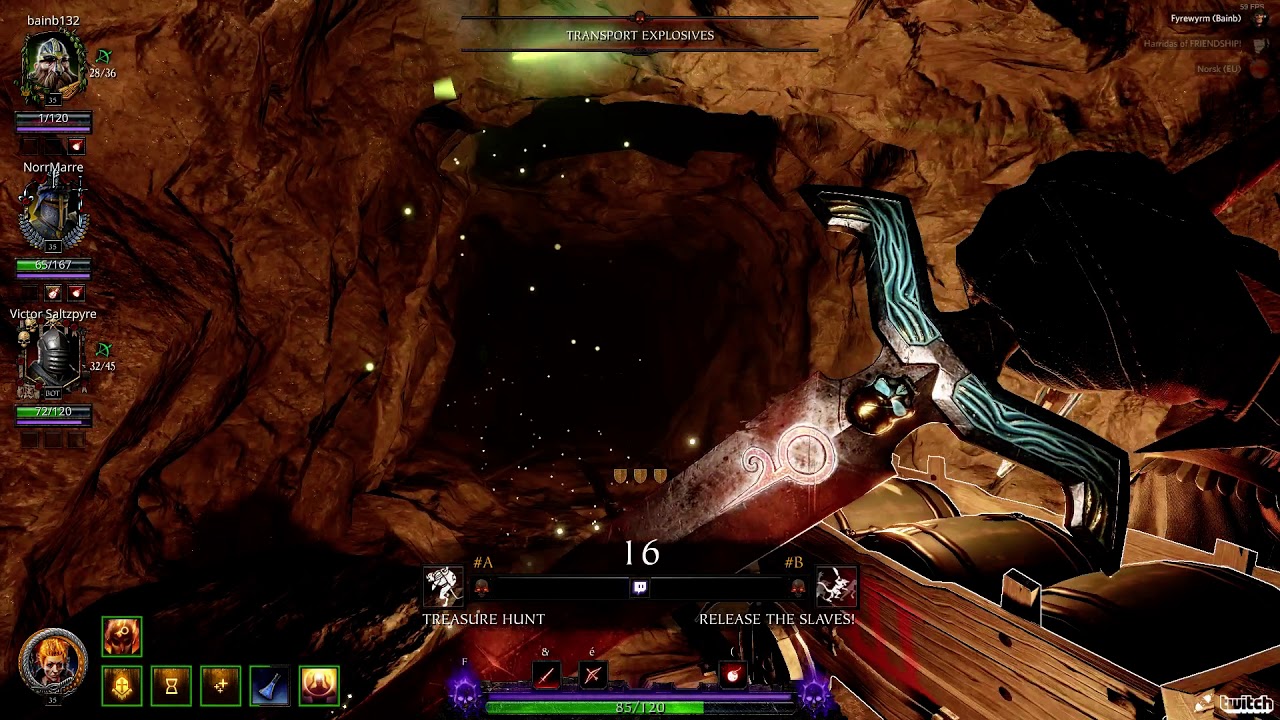The height and width of the screenshot is (720, 1280).
Task: Select the bomb item slot
Action: (733, 676)
